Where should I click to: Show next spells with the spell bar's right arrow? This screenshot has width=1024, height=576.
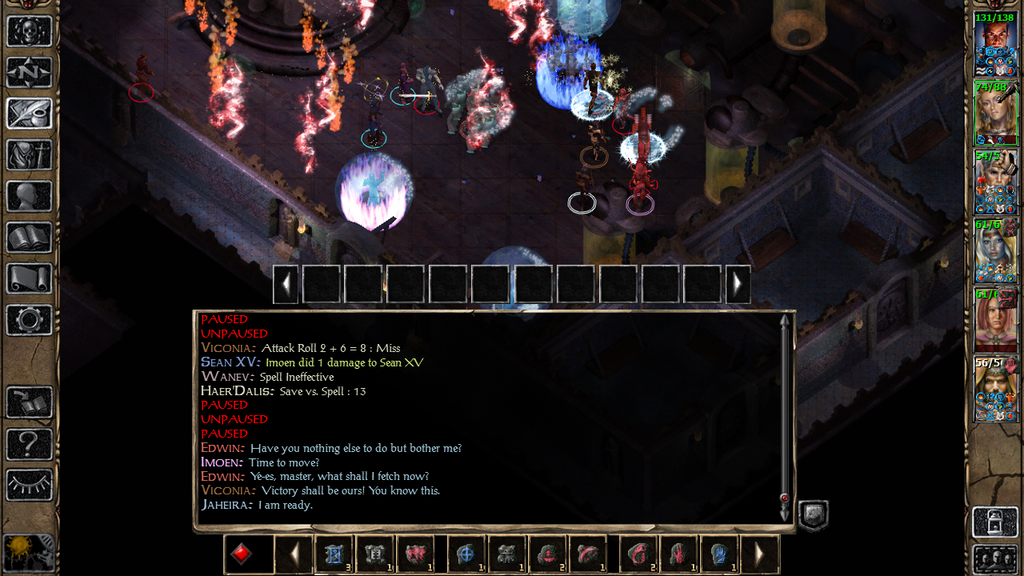click(760, 554)
